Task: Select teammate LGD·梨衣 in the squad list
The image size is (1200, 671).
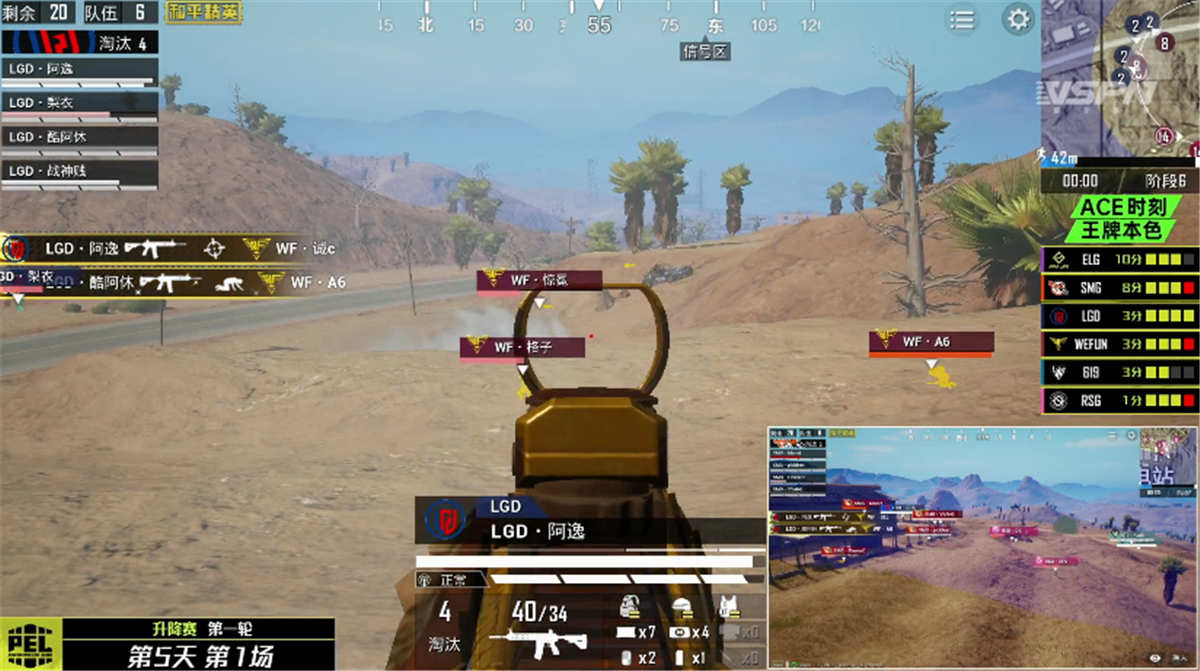Action: (x=80, y=103)
